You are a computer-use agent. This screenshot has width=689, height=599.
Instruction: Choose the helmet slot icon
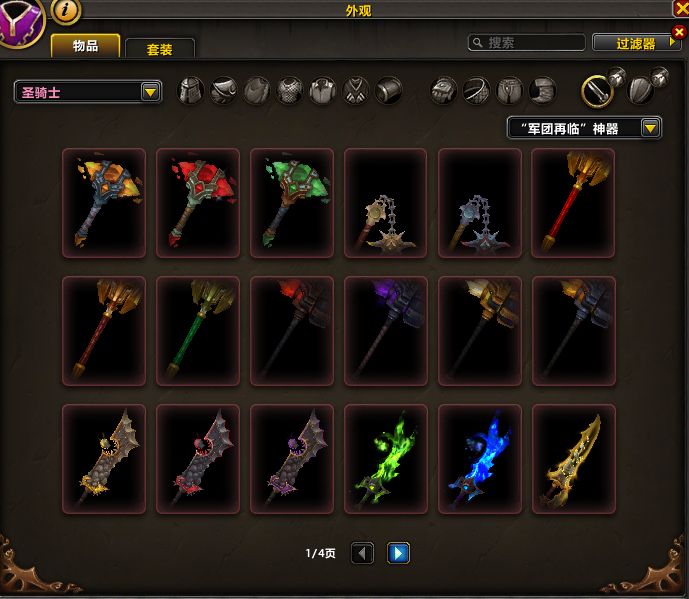(x=191, y=91)
